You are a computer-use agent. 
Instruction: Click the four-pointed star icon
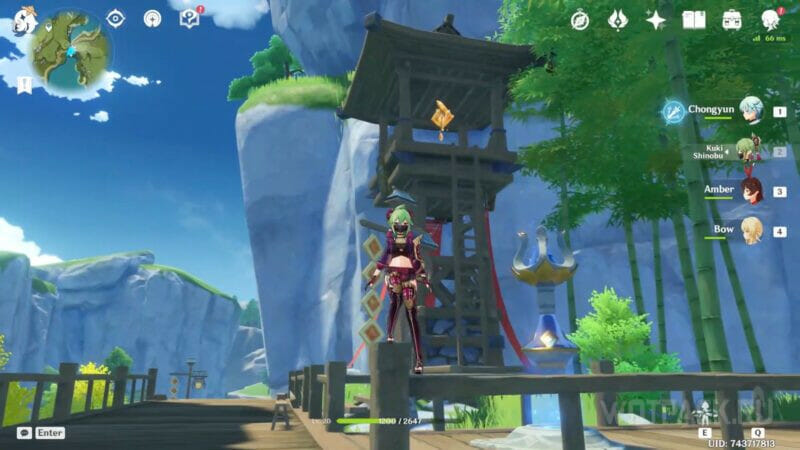tap(656, 19)
